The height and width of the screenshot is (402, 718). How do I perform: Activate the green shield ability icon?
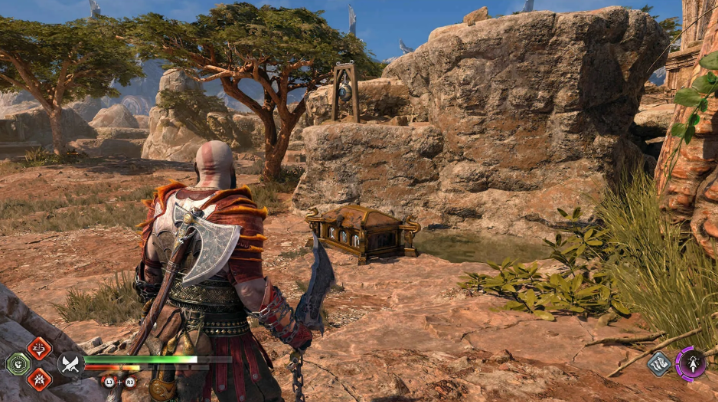point(17,364)
